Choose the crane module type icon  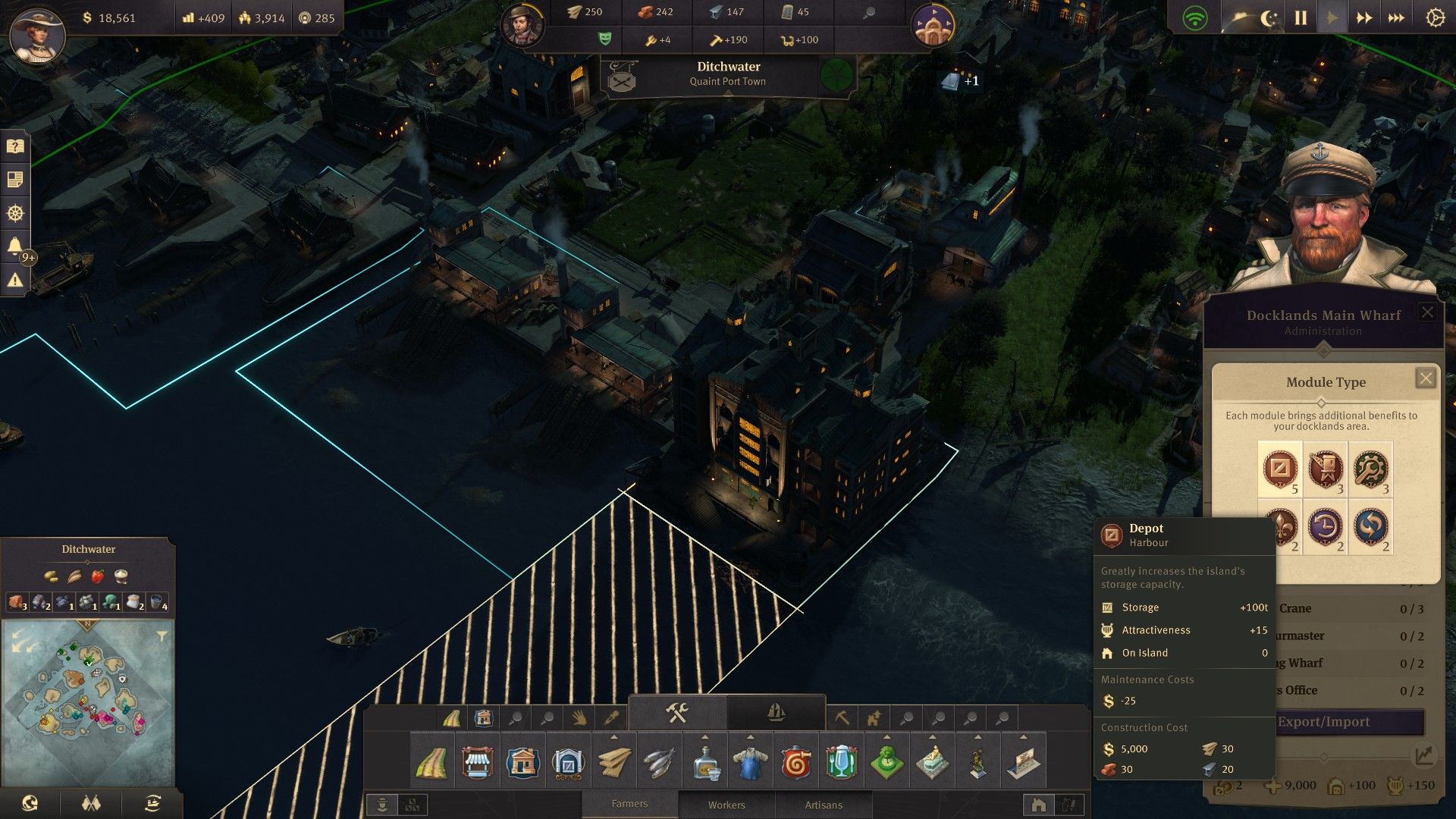coord(1326,469)
